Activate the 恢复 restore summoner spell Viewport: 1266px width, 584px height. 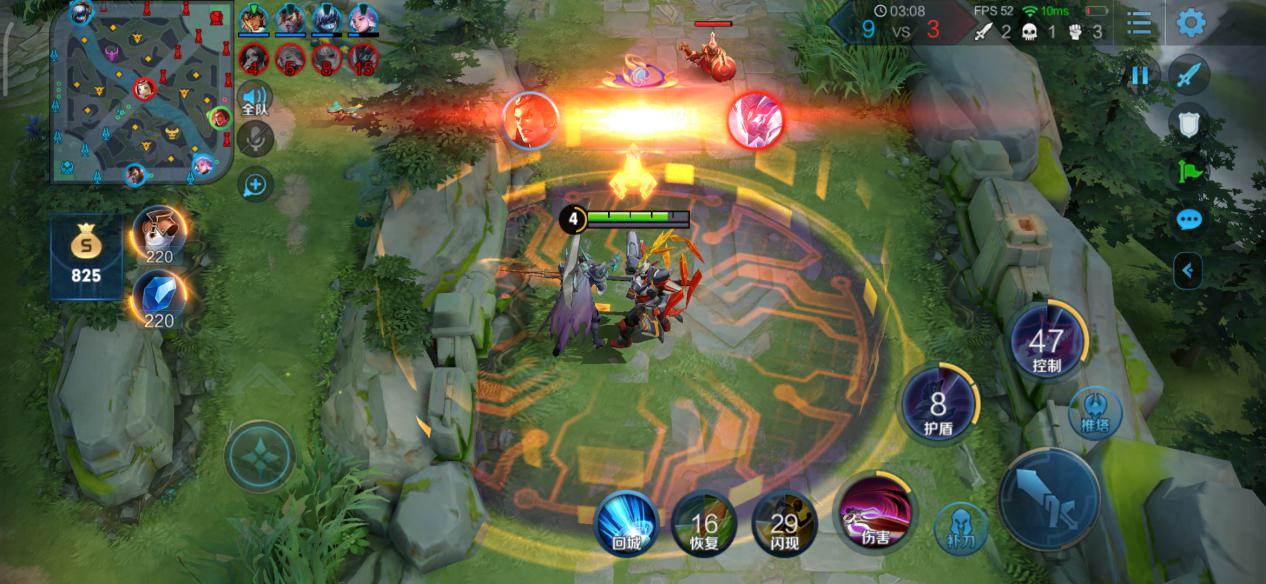point(704,522)
